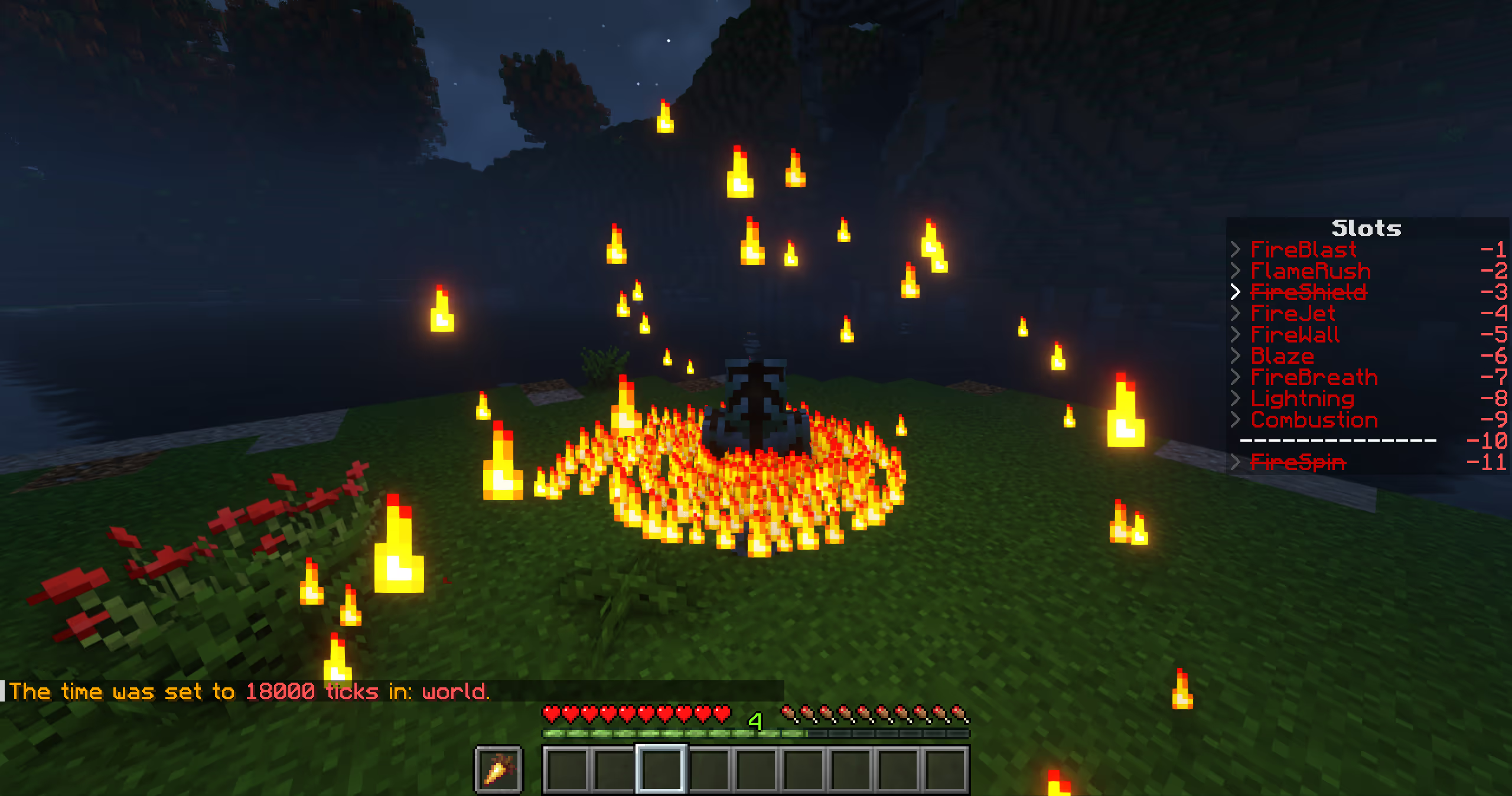1512x796 pixels.
Task: Select the golden carrot offhand slot
Action: pyautogui.click(x=498, y=769)
